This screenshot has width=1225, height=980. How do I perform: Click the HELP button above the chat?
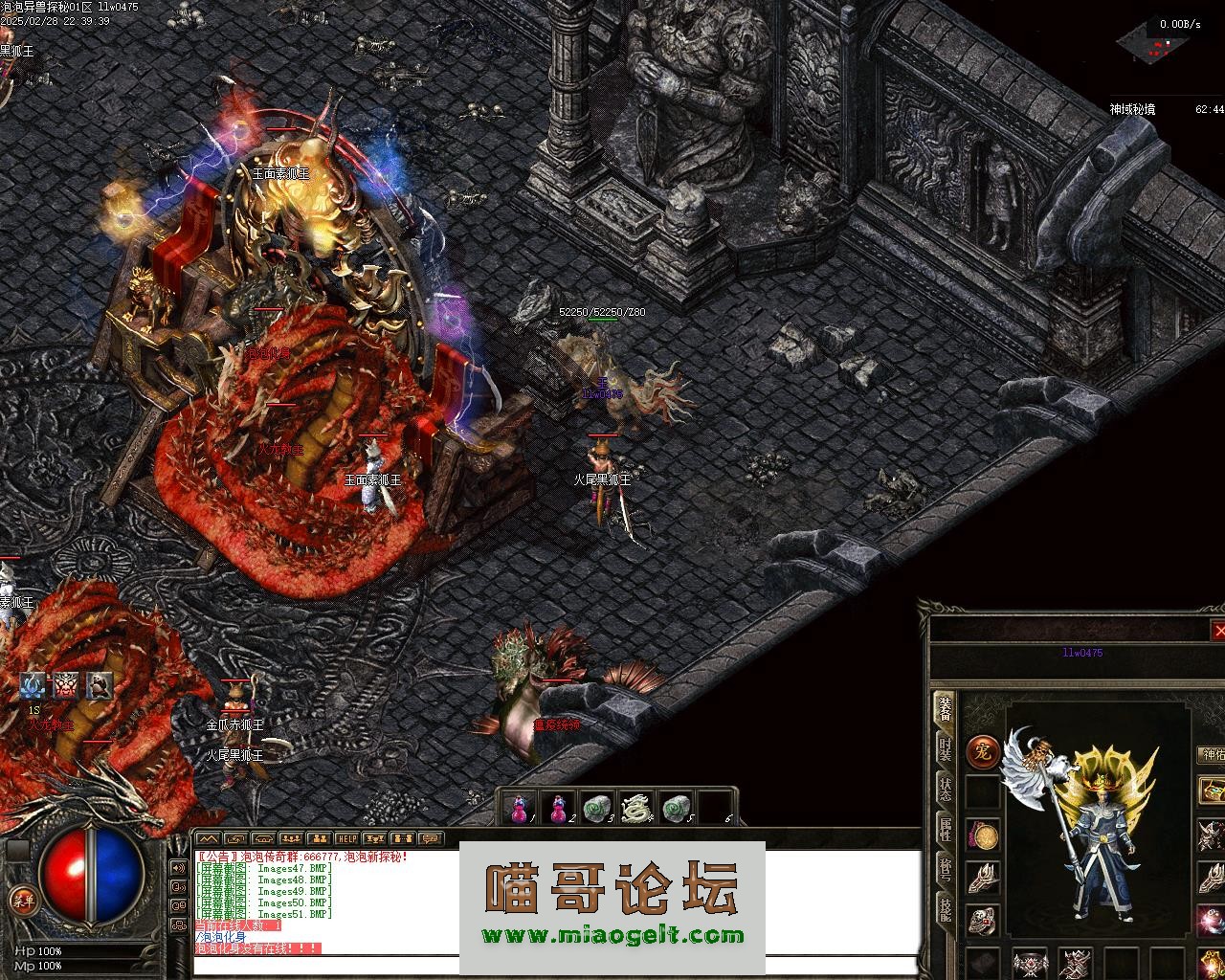pos(346,839)
